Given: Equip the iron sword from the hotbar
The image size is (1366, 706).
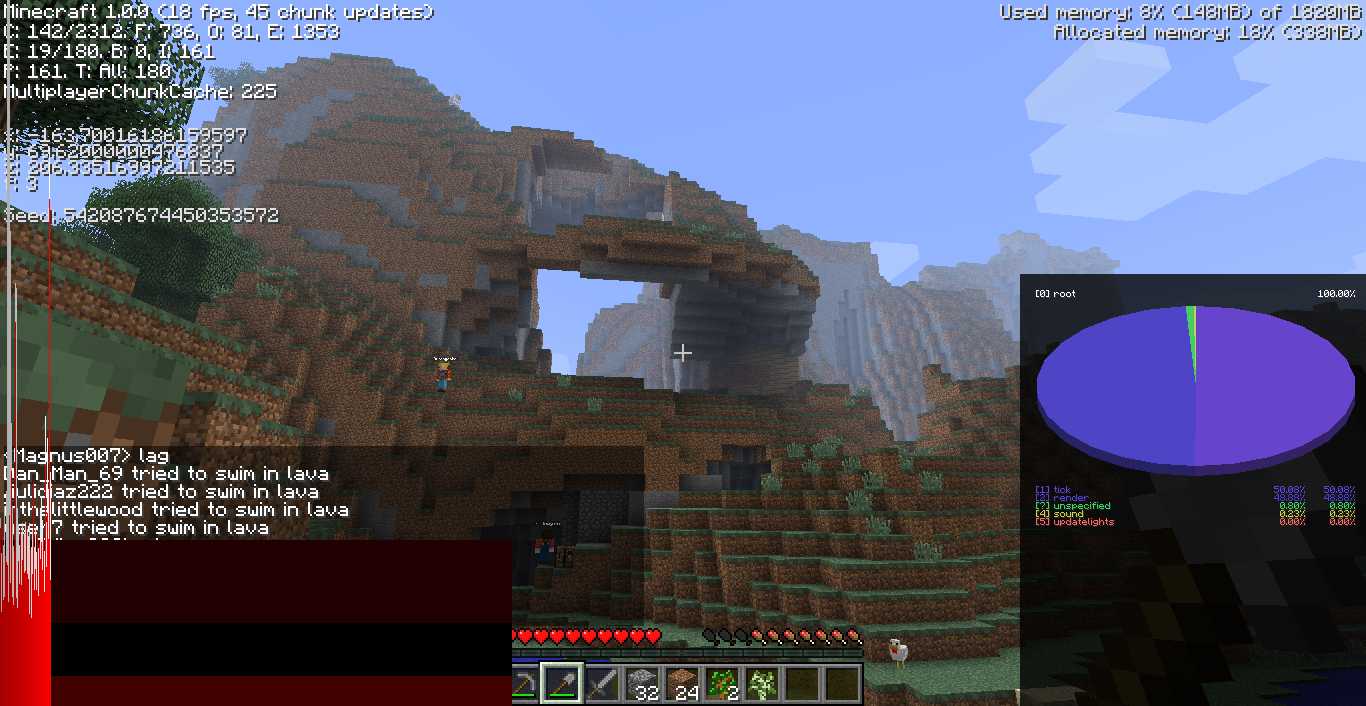Looking at the screenshot, I should 601,684.
